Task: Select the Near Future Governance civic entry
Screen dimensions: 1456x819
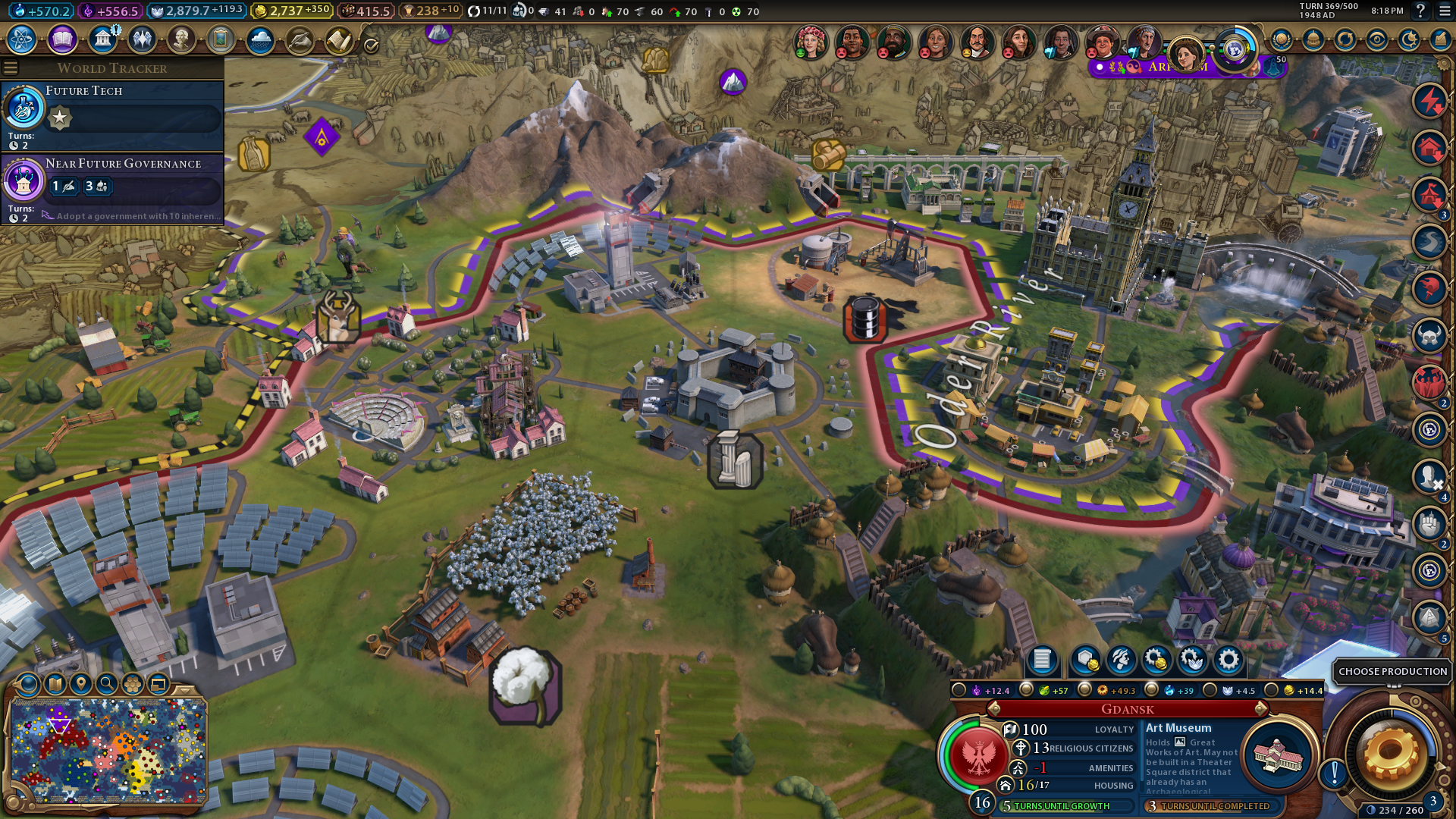Action: point(112,187)
